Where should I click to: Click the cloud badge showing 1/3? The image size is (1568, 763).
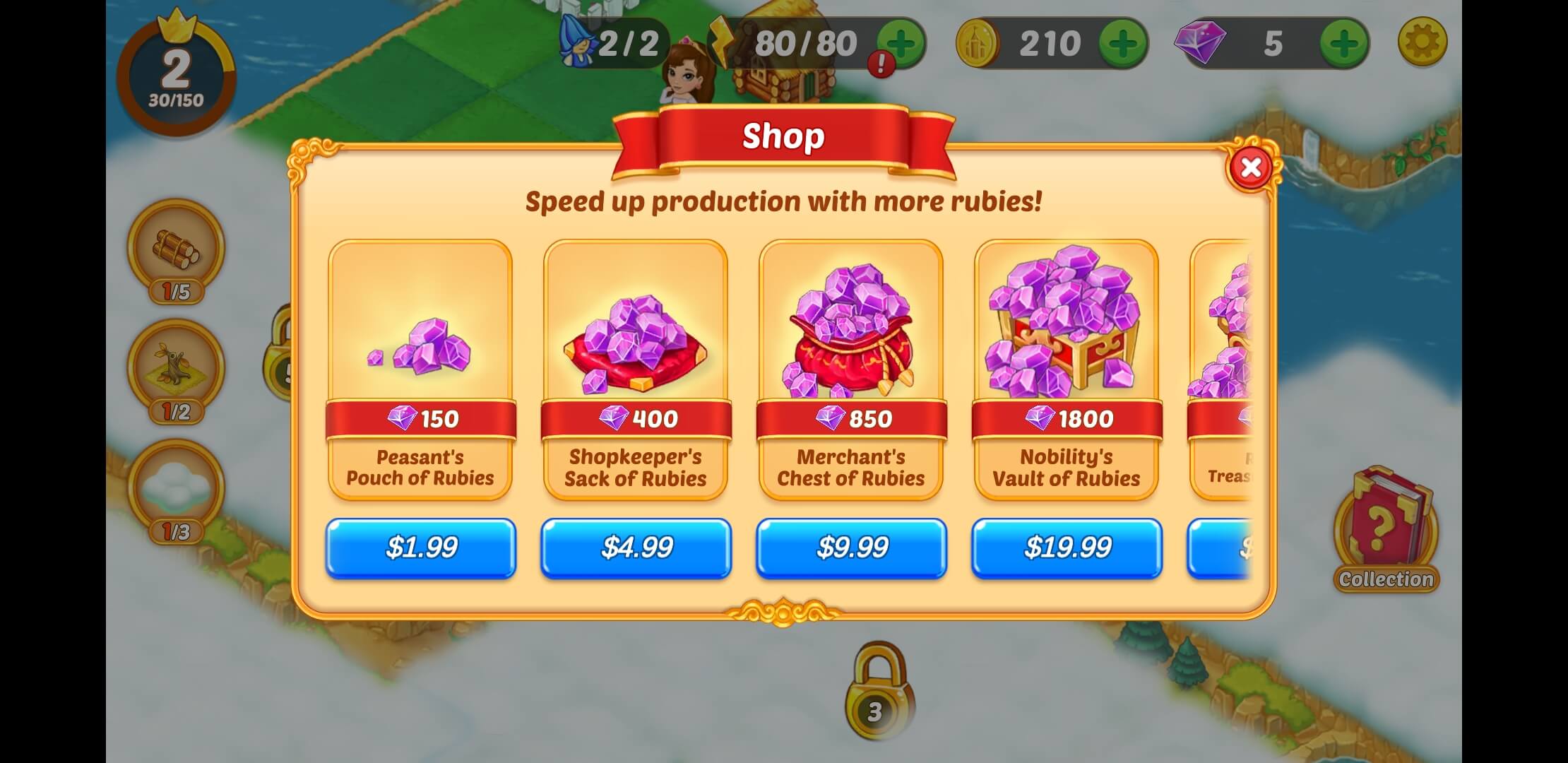click(x=176, y=485)
